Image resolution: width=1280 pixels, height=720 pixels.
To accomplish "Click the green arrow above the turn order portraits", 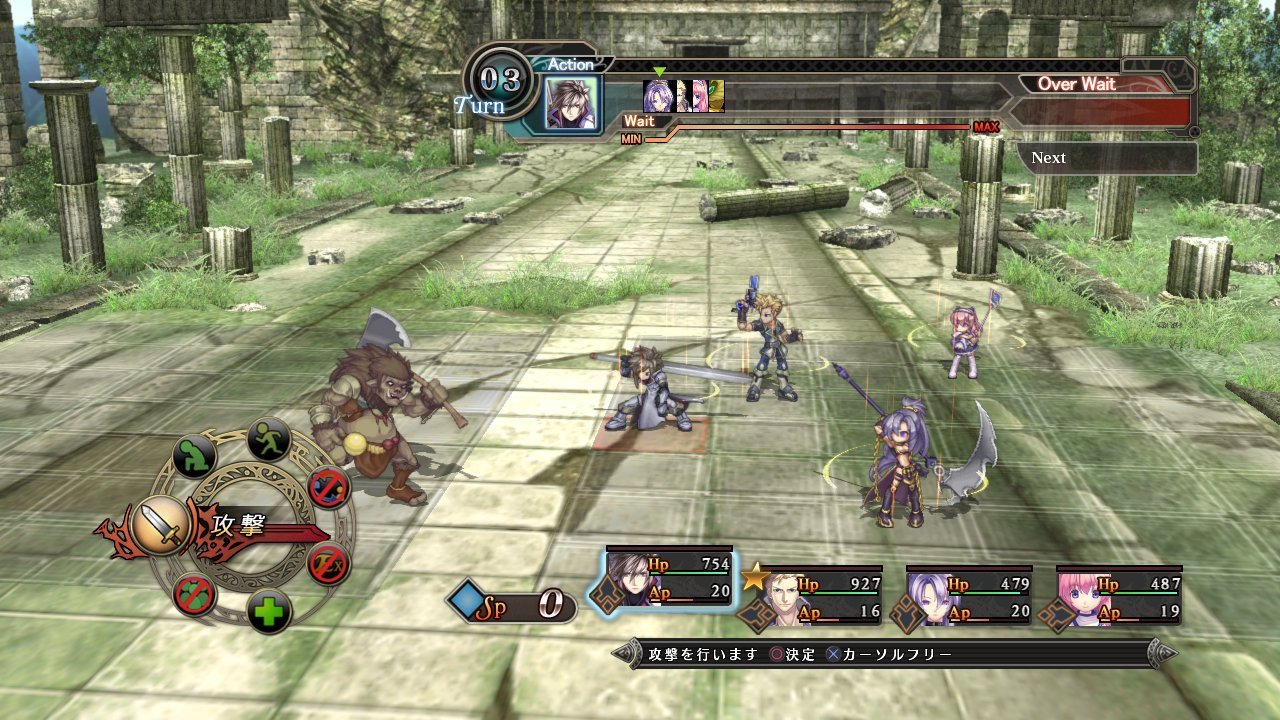I will tap(660, 72).
